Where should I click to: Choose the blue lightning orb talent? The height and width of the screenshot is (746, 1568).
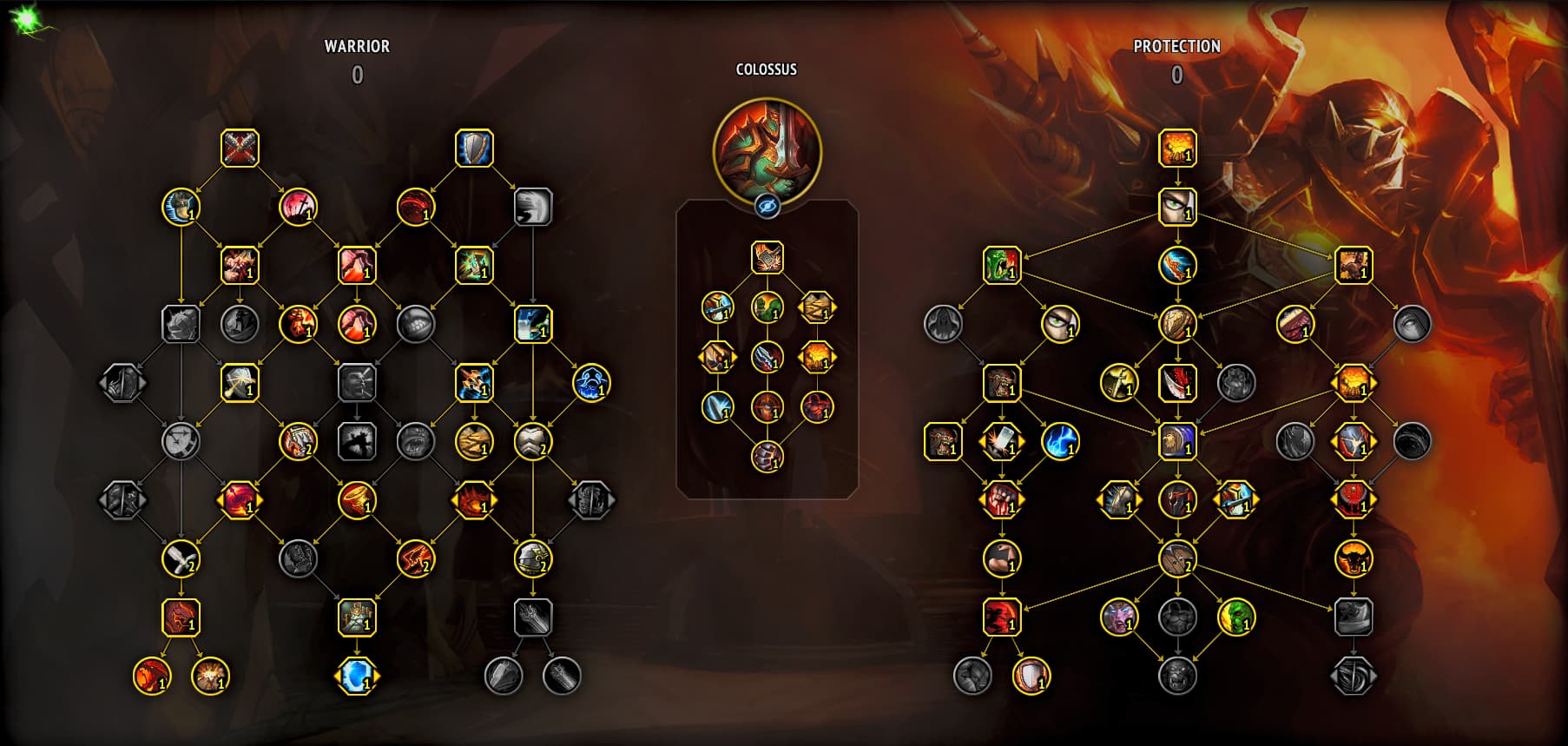coord(1060,441)
